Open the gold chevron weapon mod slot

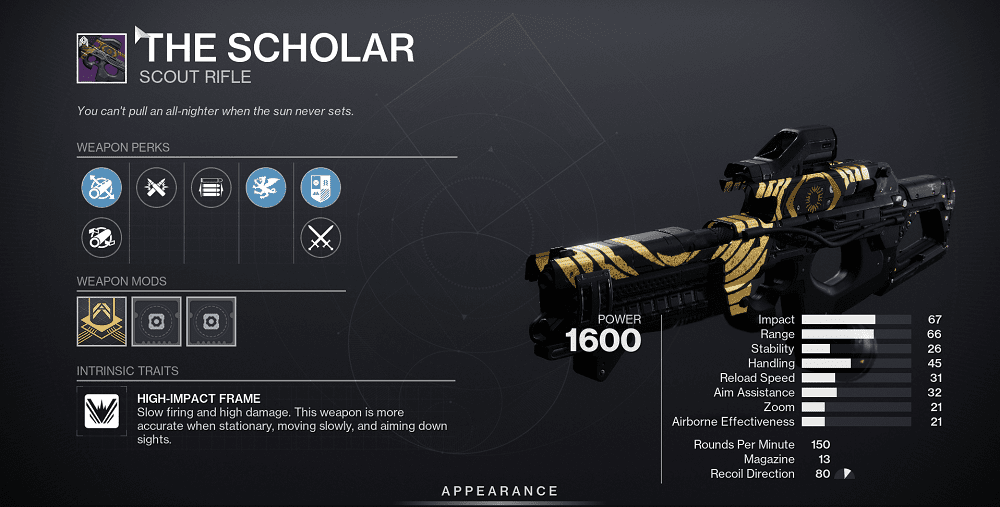pos(101,321)
